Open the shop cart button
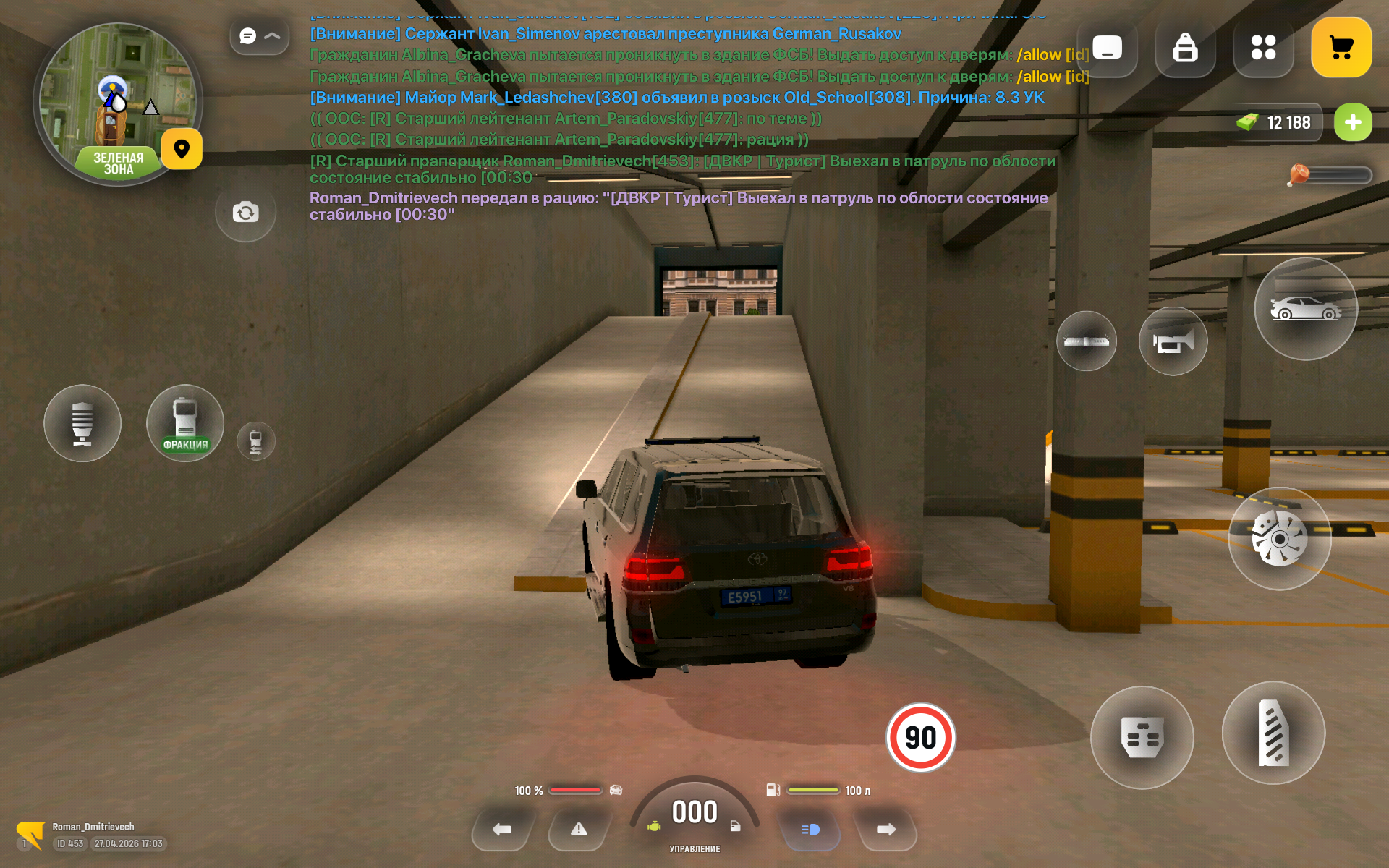 (x=1341, y=48)
